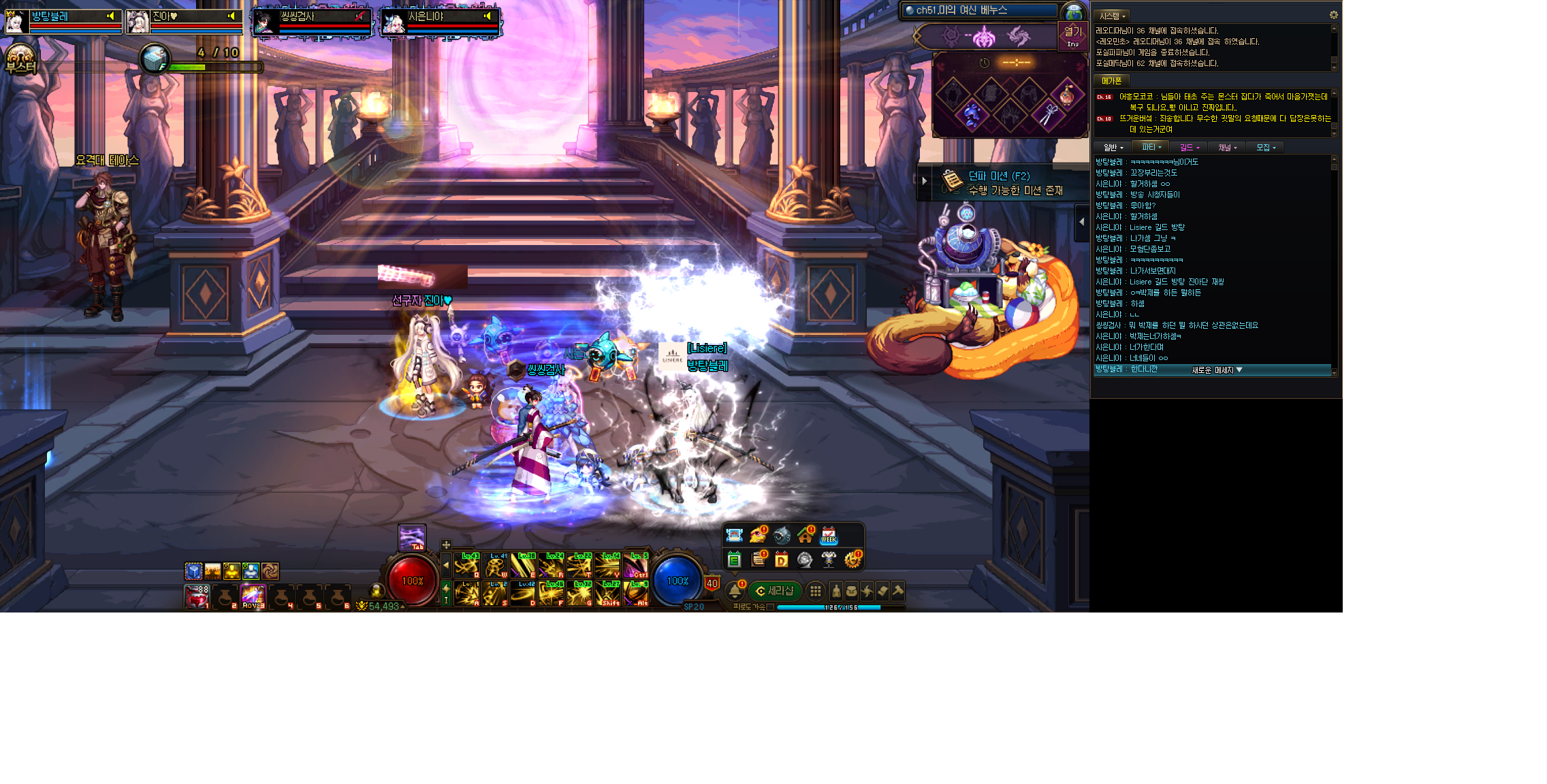Open chat settings gear icon
Image resolution: width=1547 pixels, height=784 pixels.
tap(1333, 15)
